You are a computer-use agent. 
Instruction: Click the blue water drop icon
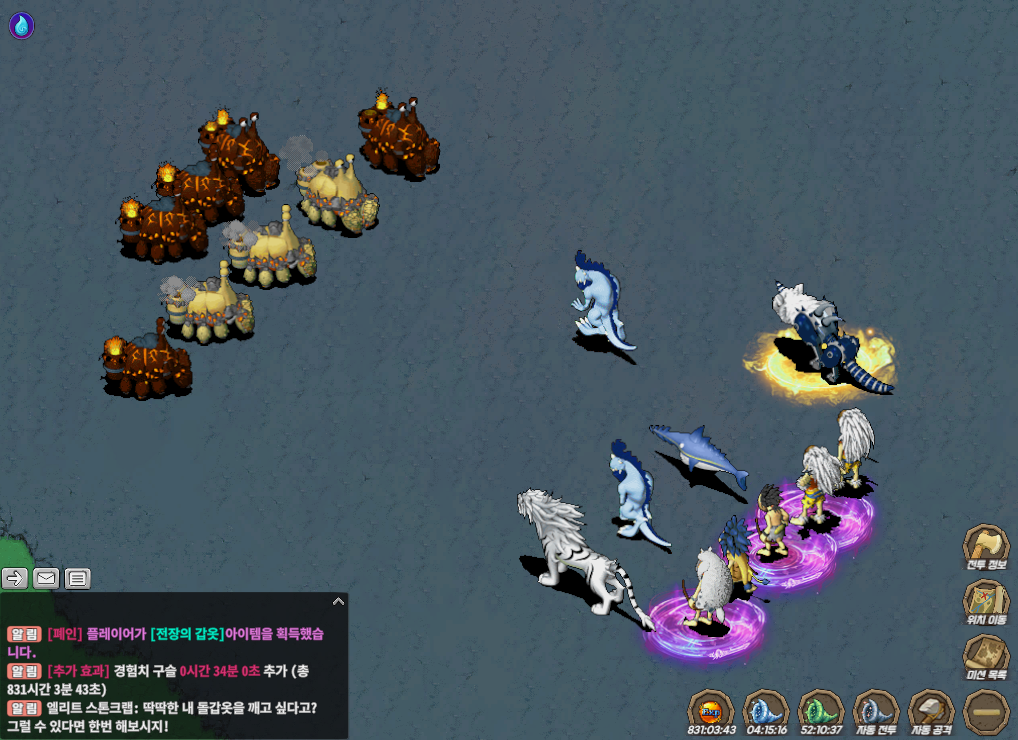[21, 26]
